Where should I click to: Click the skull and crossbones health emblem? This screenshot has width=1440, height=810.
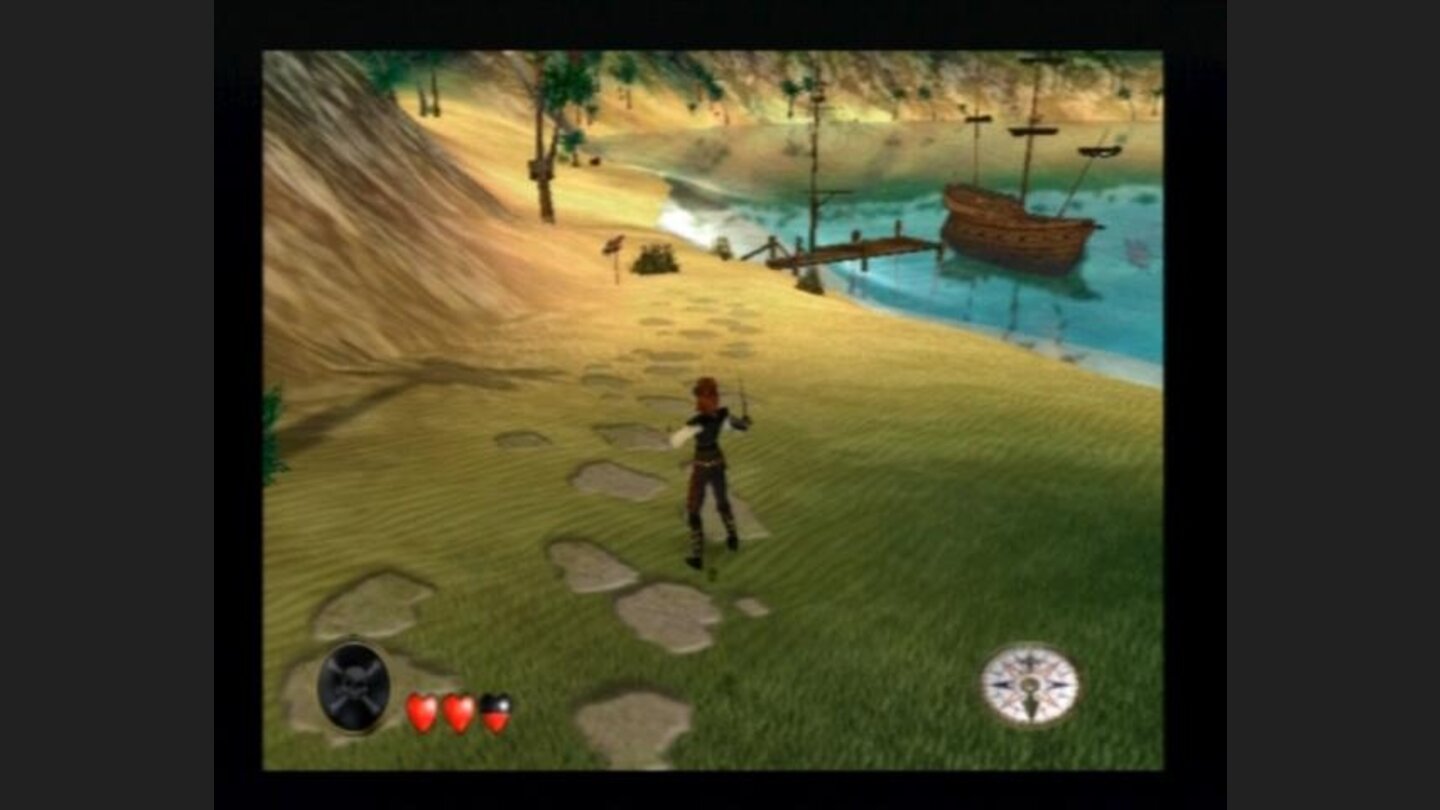pos(352,686)
